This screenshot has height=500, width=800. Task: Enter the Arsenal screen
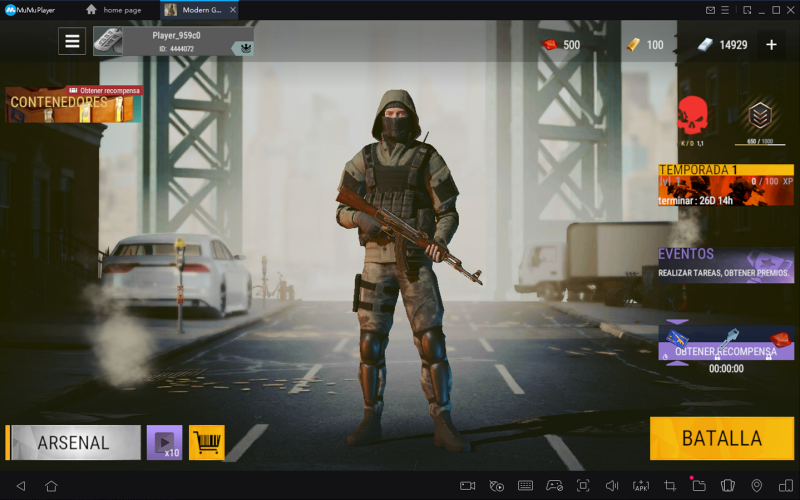(74, 442)
